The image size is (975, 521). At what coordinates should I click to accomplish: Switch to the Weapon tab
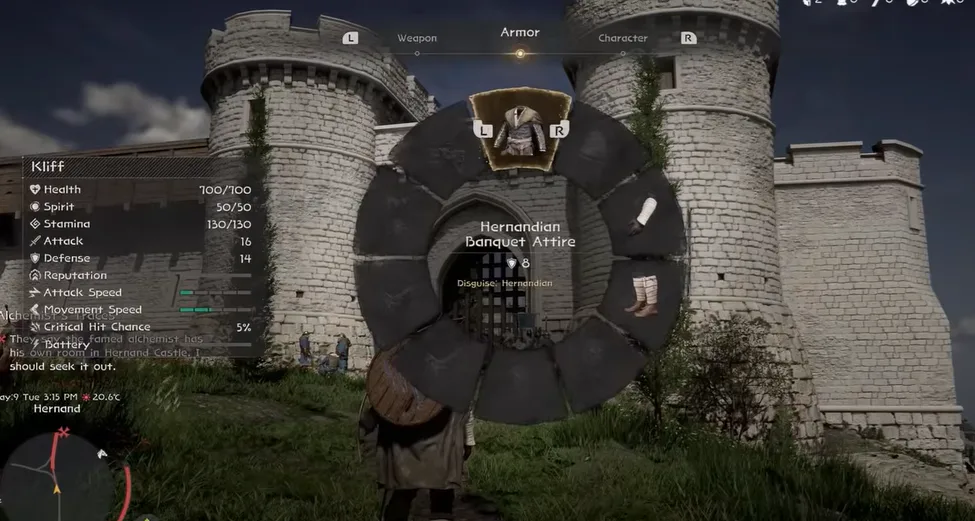pyautogui.click(x=417, y=38)
